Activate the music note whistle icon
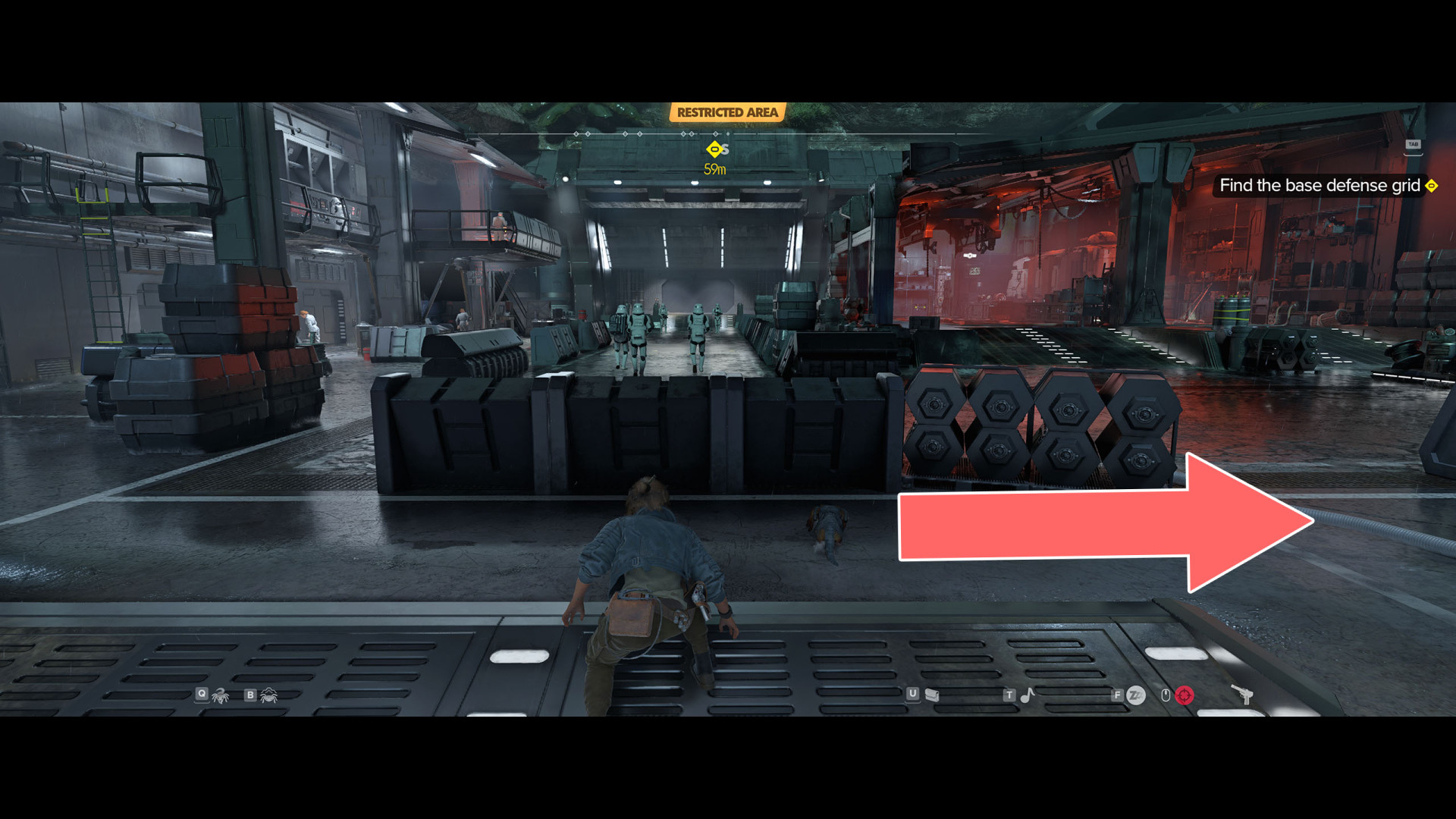Image resolution: width=1456 pixels, height=819 pixels. coord(1028,695)
